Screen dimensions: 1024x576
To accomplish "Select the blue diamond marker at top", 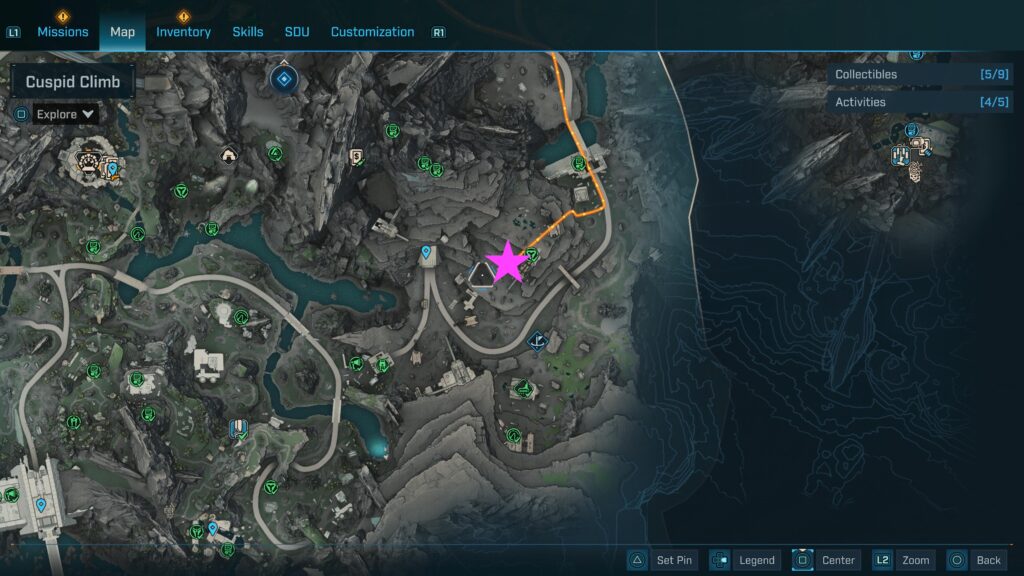I will click(285, 77).
